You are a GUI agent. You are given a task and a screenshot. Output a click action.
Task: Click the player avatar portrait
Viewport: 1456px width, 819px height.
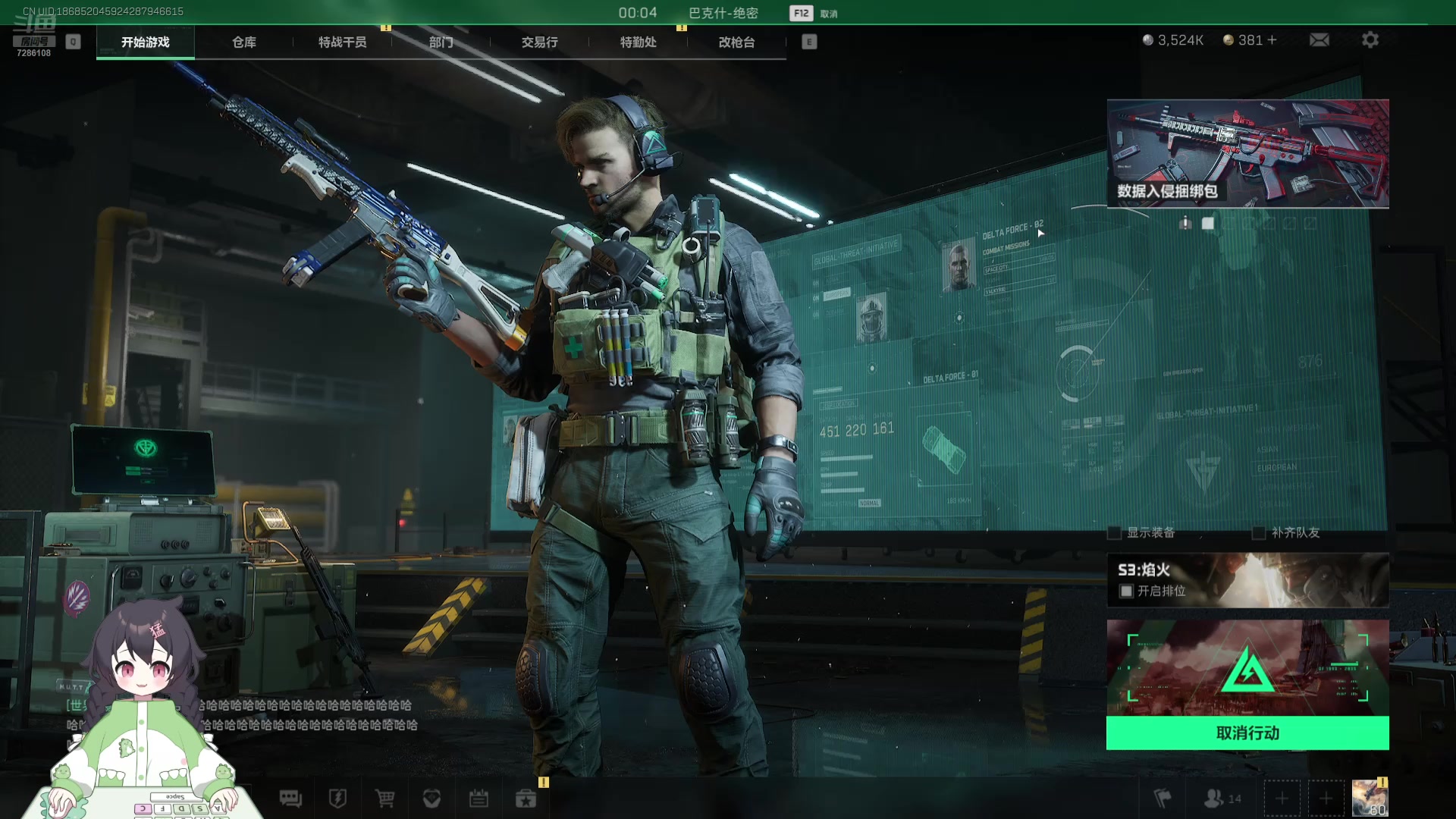[x=1369, y=799]
